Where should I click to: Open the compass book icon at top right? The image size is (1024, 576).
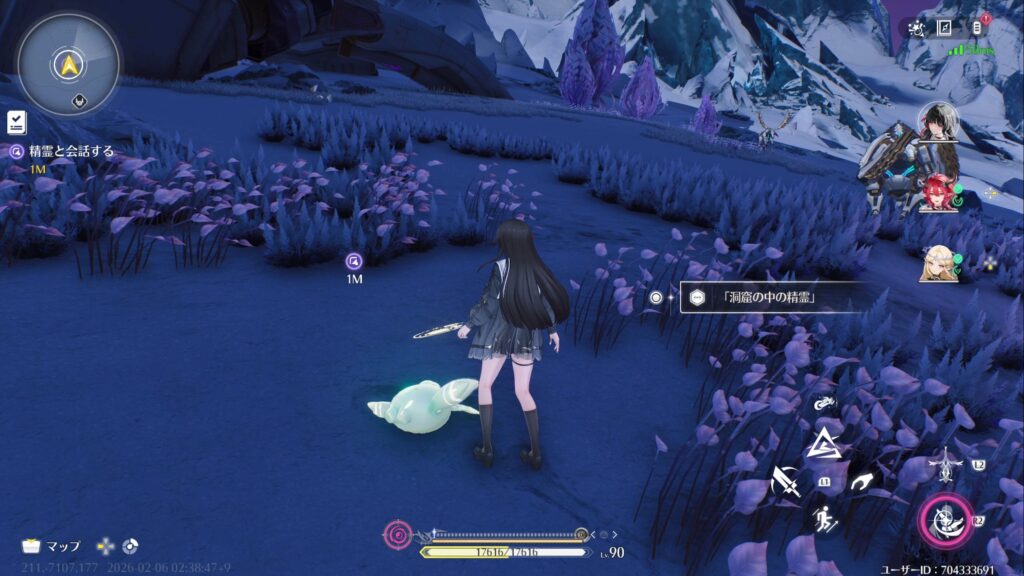click(x=944, y=28)
